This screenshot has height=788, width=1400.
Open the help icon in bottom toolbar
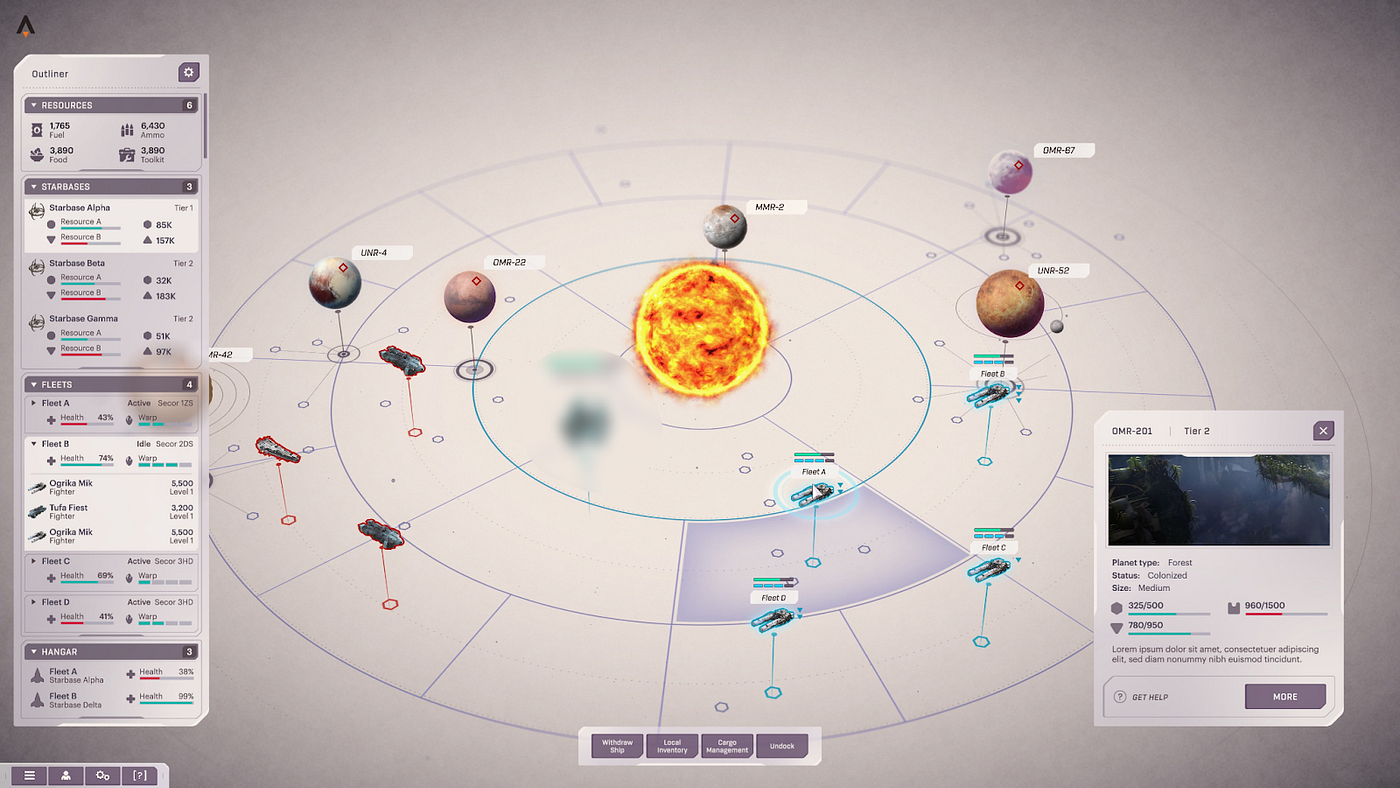[x=139, y=775]
